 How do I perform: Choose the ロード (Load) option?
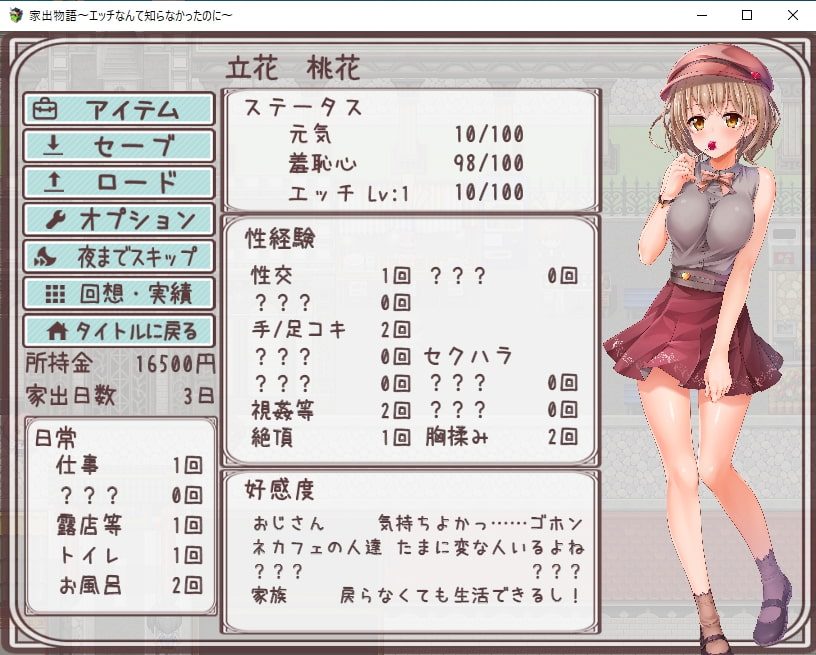pyautogui.click(x=119, y=183)
